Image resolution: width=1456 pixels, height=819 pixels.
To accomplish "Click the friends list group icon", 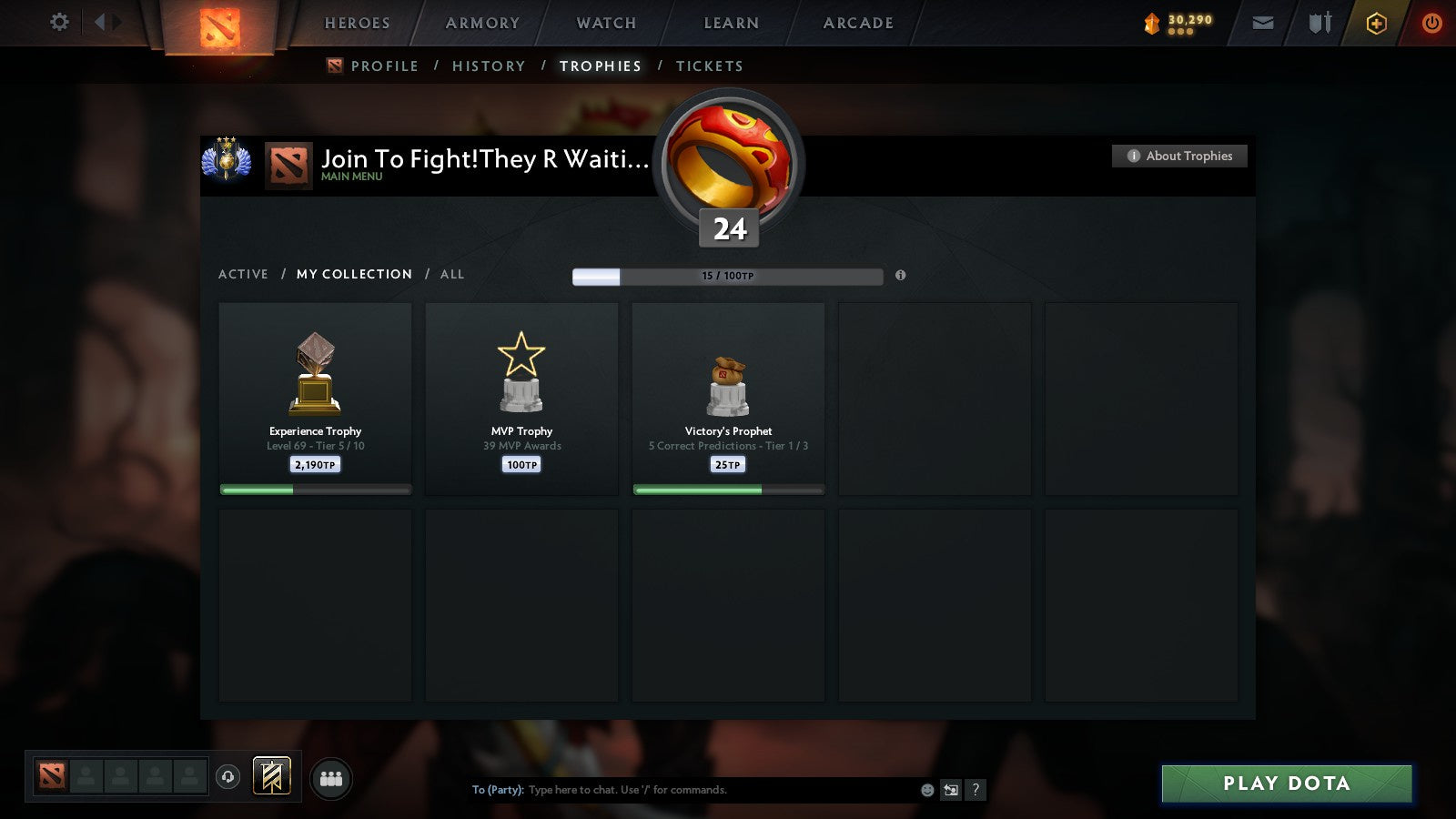I will [331, 777].
